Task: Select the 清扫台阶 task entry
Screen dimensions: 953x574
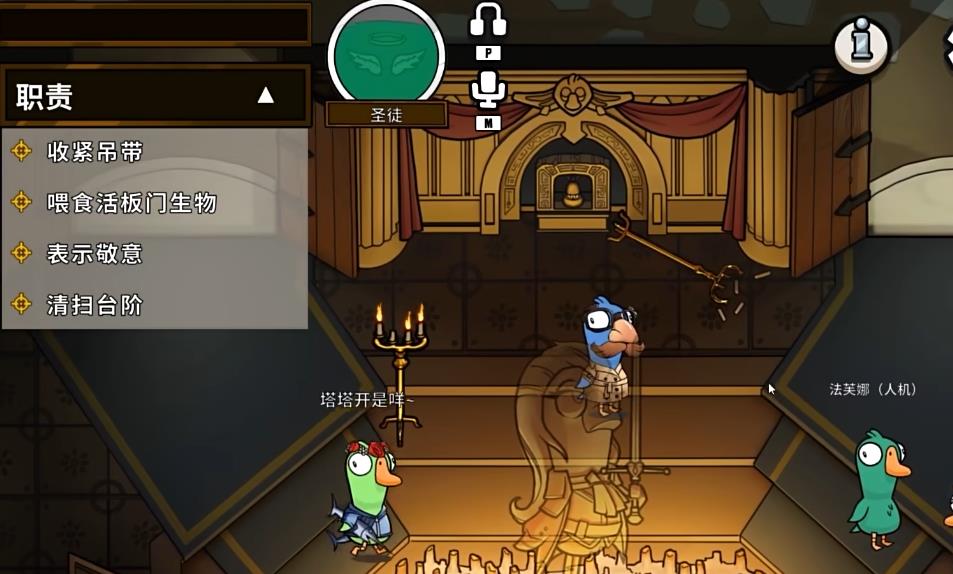Action: (95, 305)
